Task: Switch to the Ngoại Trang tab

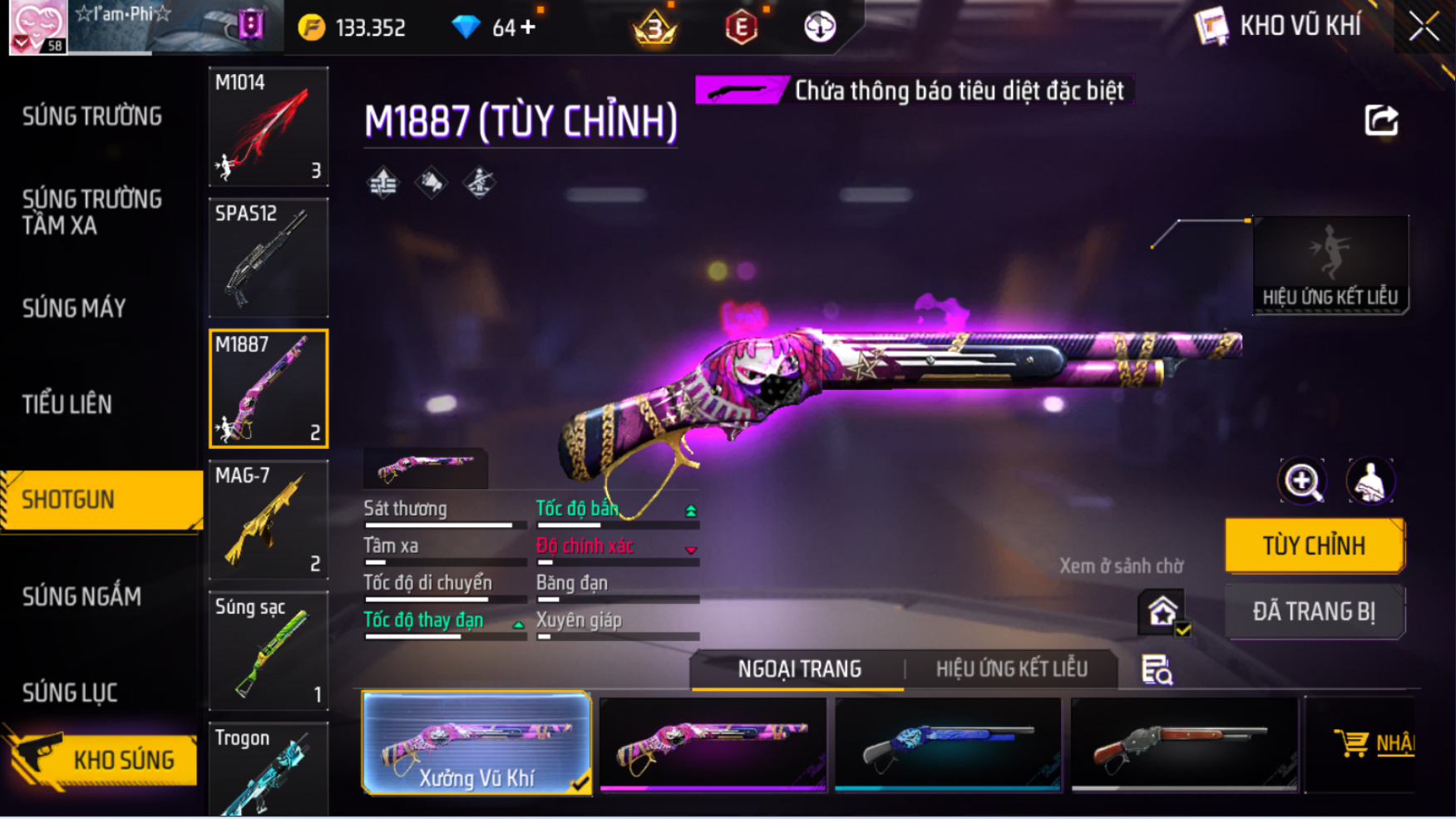Action: [x=799, y=669]
